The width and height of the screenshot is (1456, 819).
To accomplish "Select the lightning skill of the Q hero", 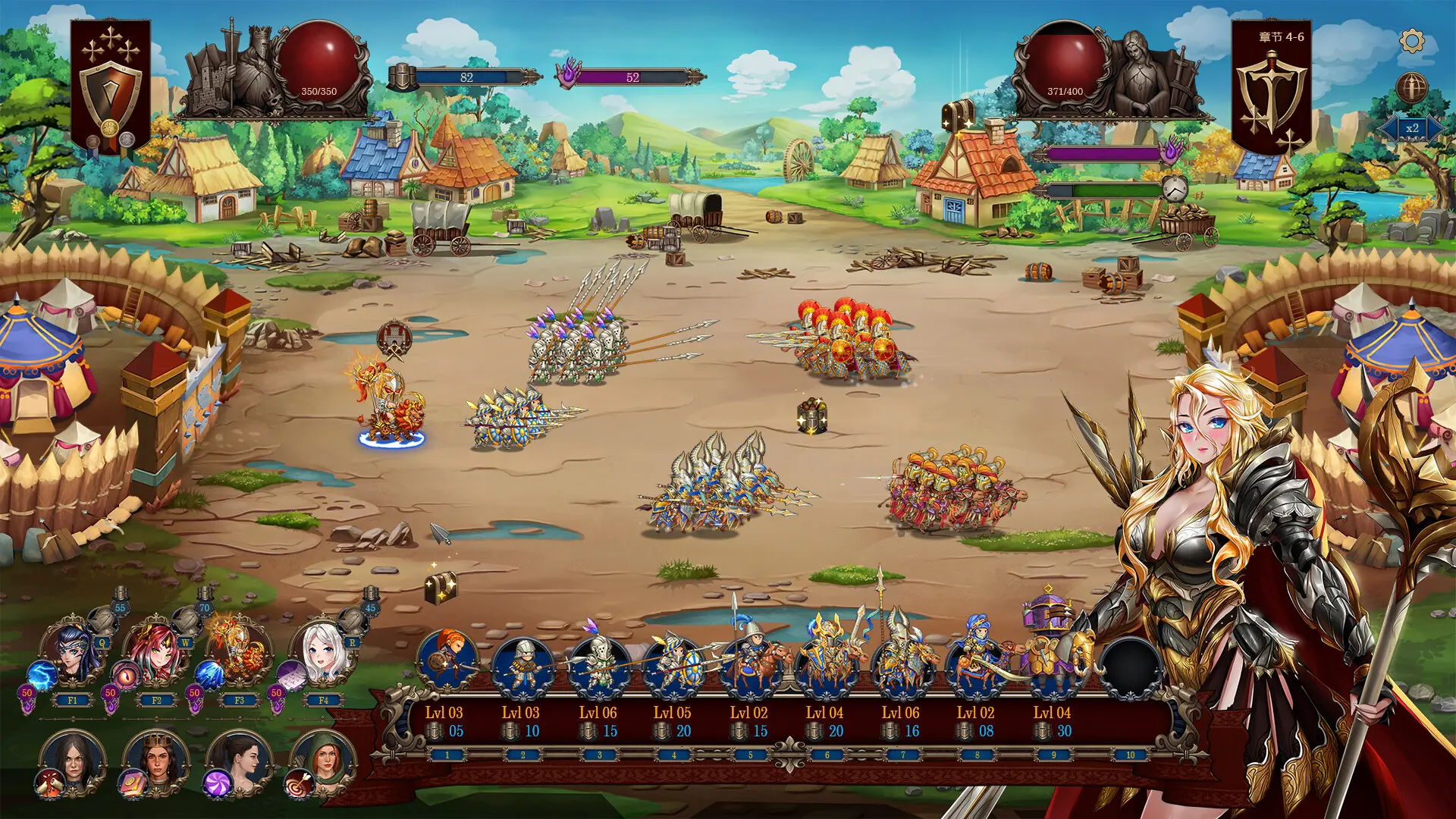I will pyautogui.click(x=40, y=674).
